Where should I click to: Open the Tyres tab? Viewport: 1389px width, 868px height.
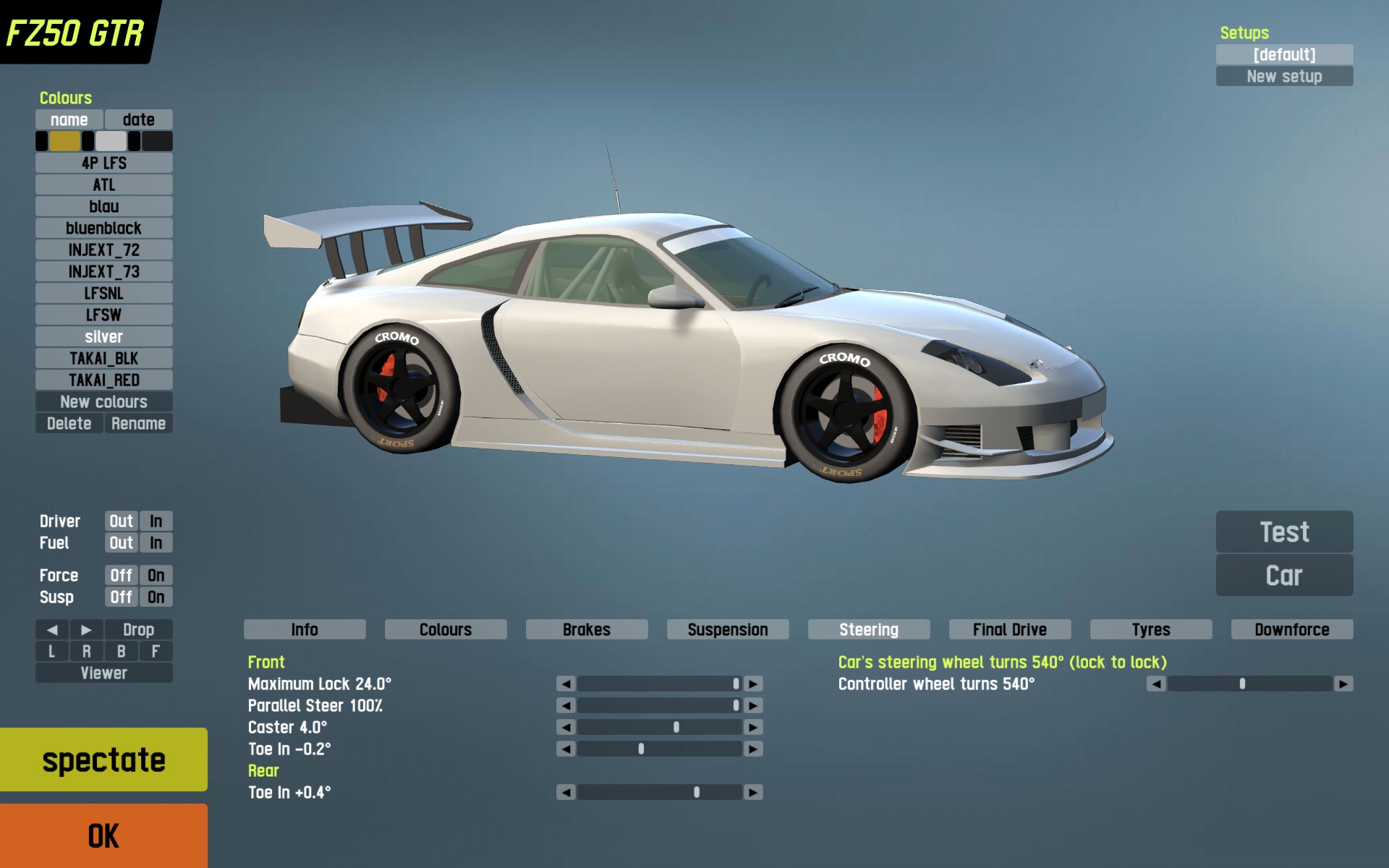(1150, 629)
